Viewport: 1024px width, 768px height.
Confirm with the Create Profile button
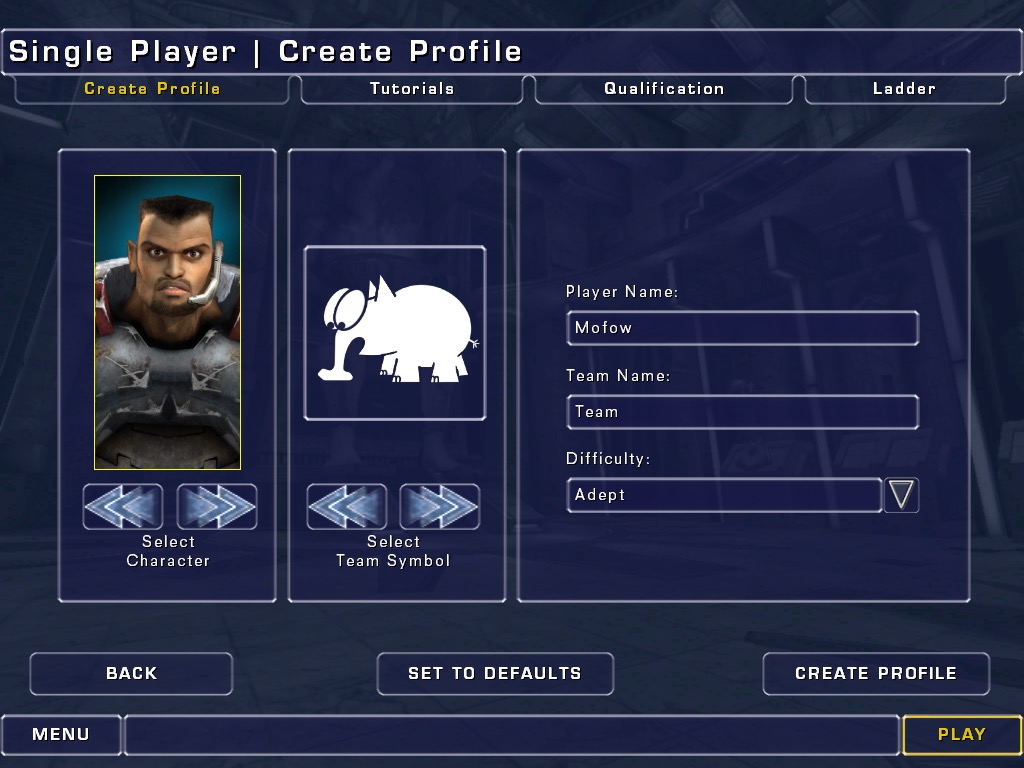875,674
